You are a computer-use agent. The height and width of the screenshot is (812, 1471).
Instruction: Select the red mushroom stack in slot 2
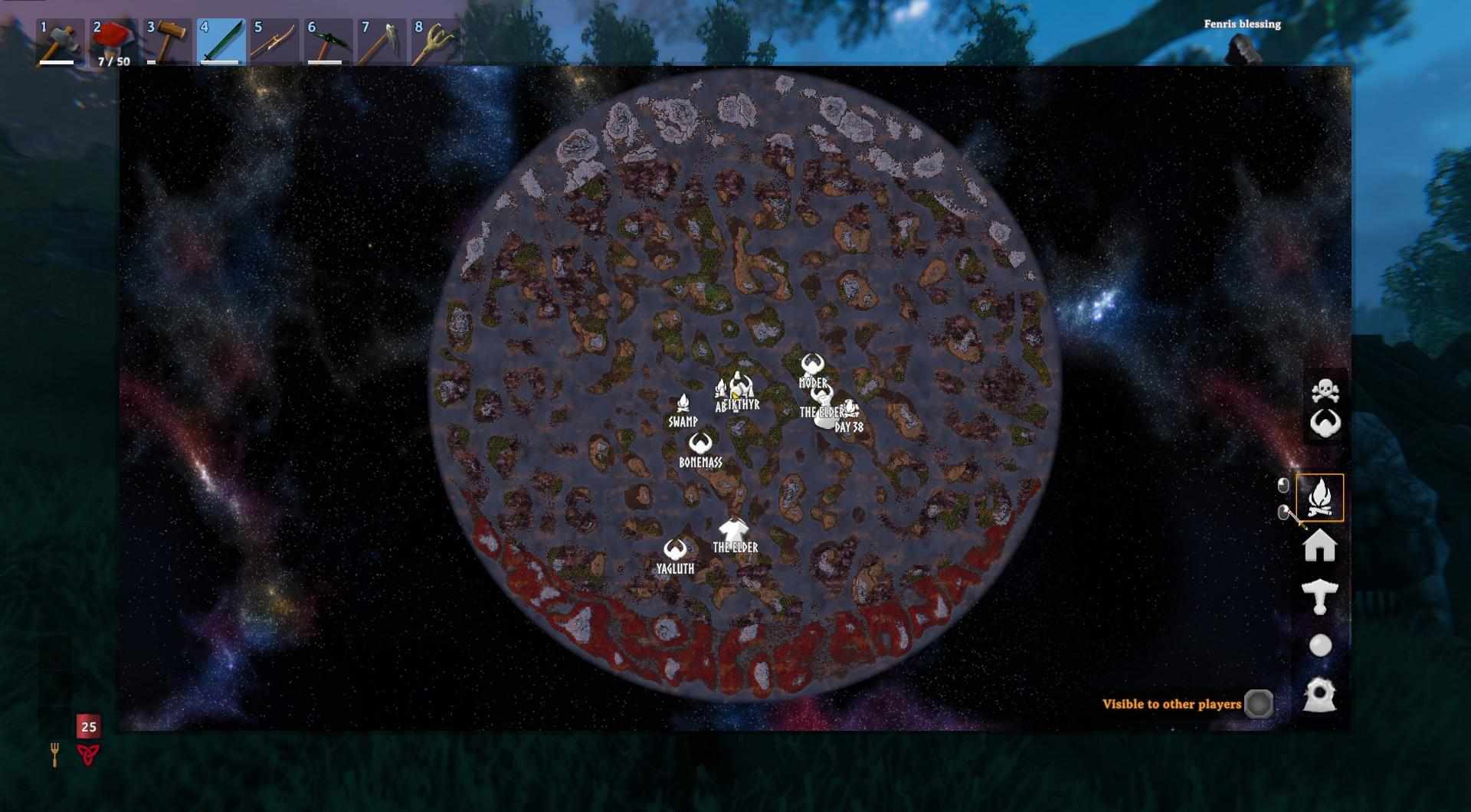(113, 42)
